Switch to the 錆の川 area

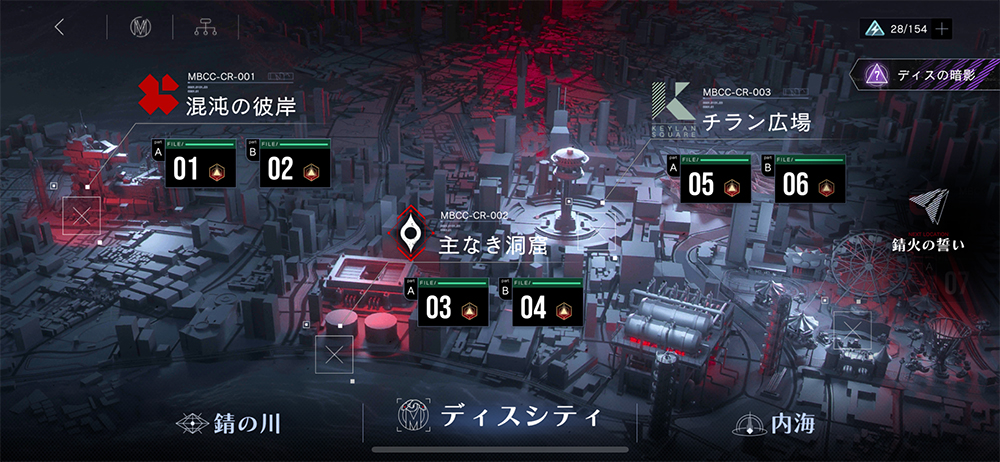coord(228,424)
